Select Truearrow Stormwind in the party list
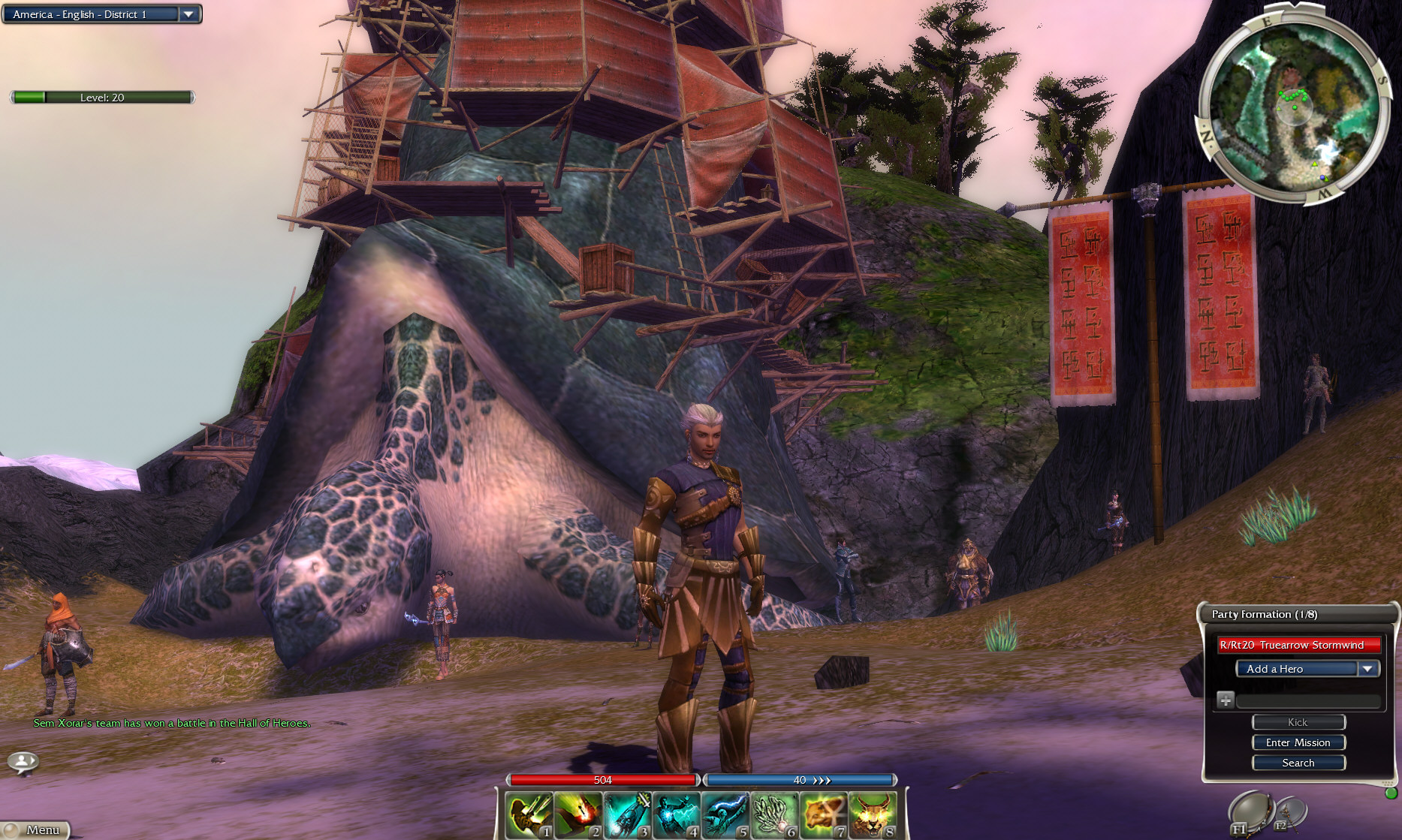Image resolution: width=1402 pixels, height=840 pixels. pos(1299,645)
